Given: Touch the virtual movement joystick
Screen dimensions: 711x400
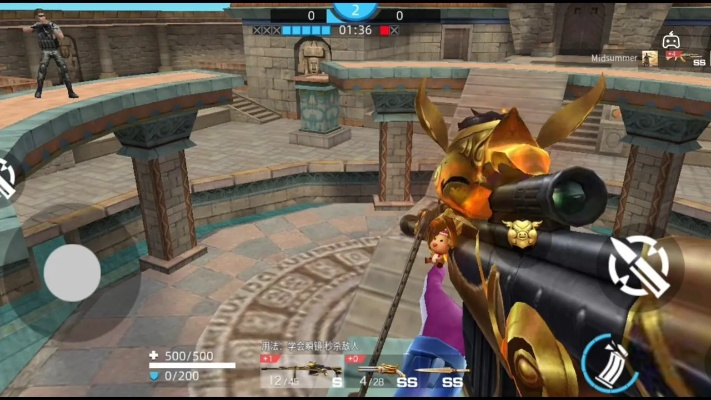Looking at the screenshot, I should coord(72,272).
